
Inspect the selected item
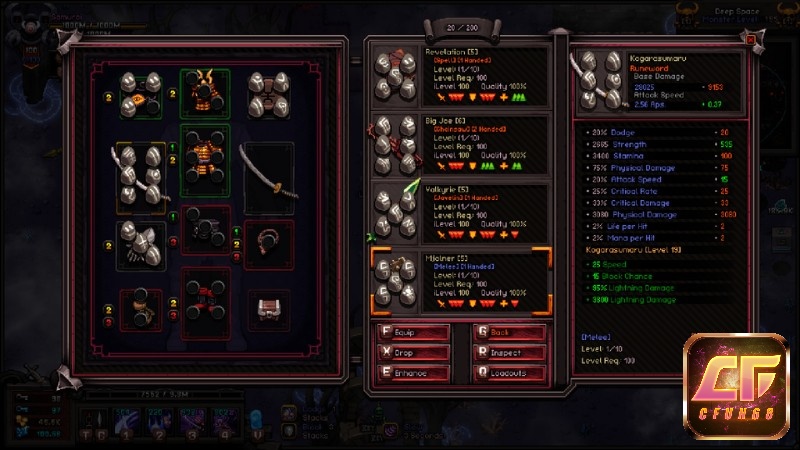click(510, 353)
